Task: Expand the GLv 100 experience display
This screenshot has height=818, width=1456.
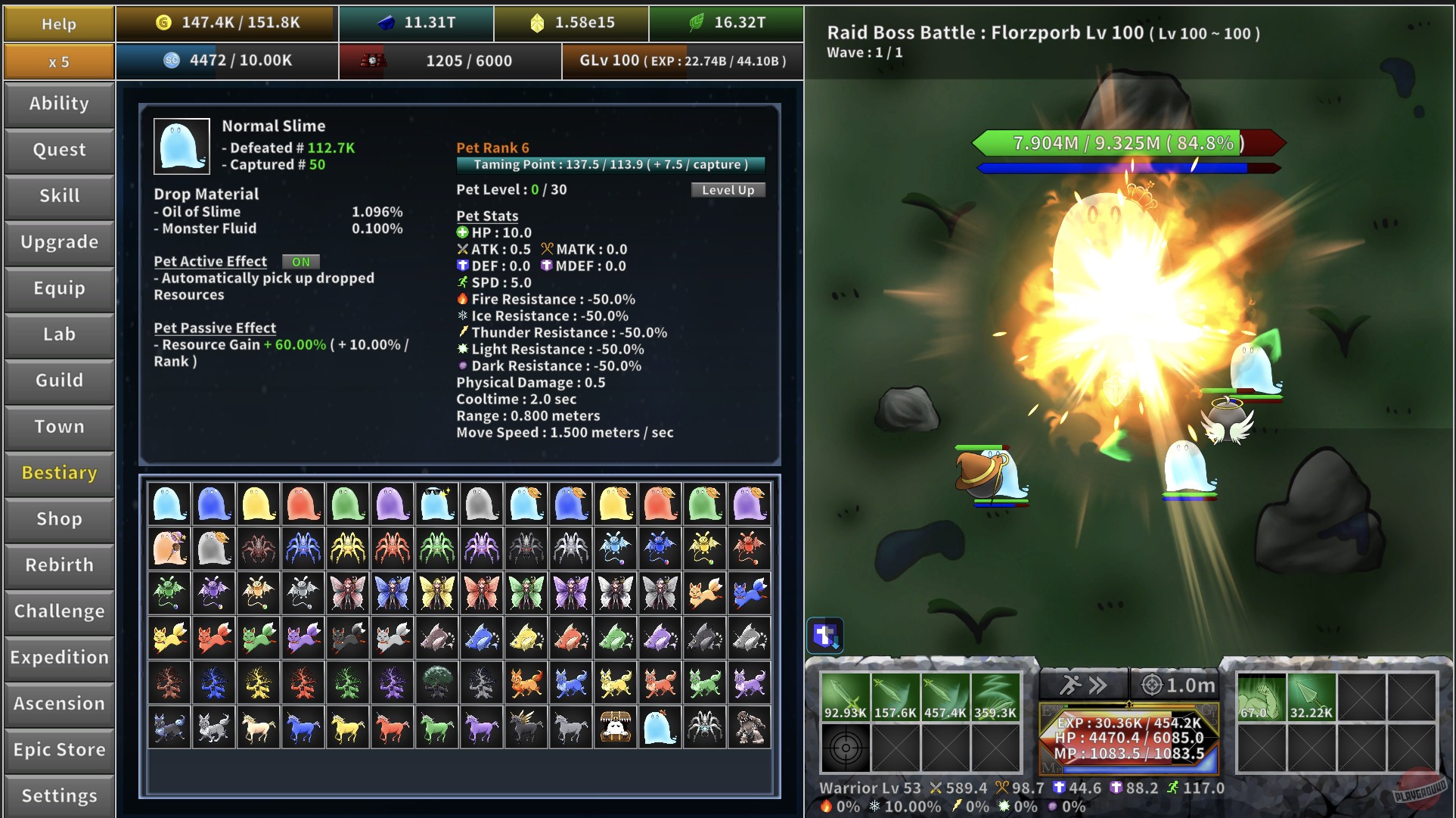Action: pyautogui.click(x=681, y=61)
